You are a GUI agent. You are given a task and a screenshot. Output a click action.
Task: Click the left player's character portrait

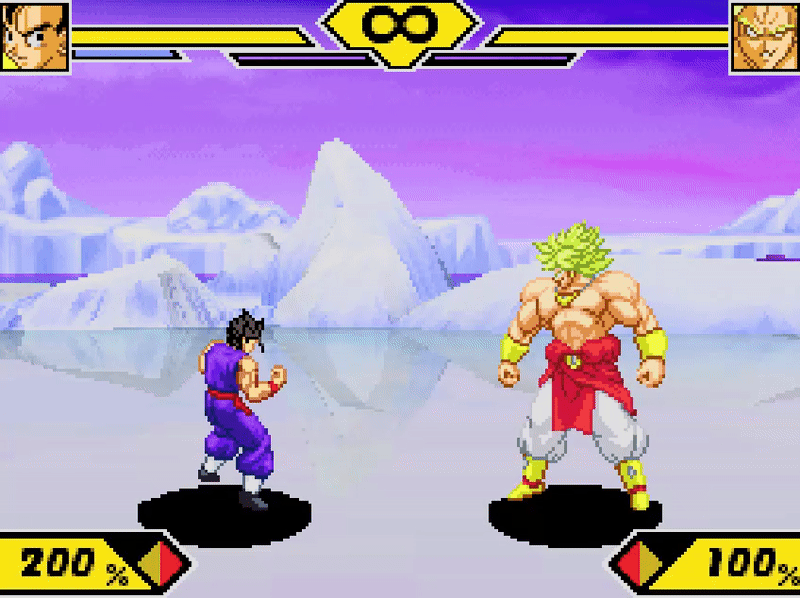point(35,37)
